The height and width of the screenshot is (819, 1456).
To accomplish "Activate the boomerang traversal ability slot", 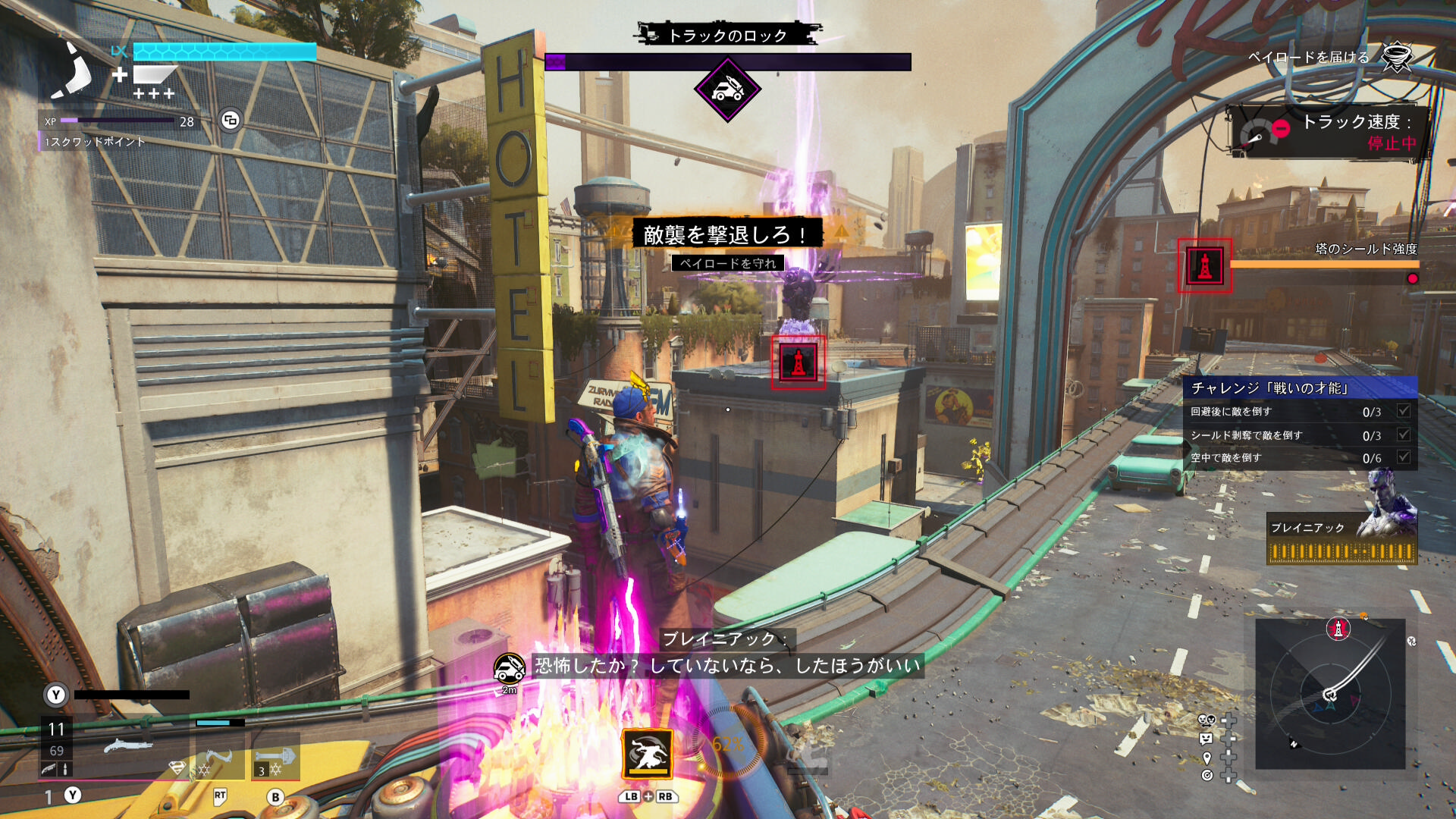I will click(x=220, y=760).
